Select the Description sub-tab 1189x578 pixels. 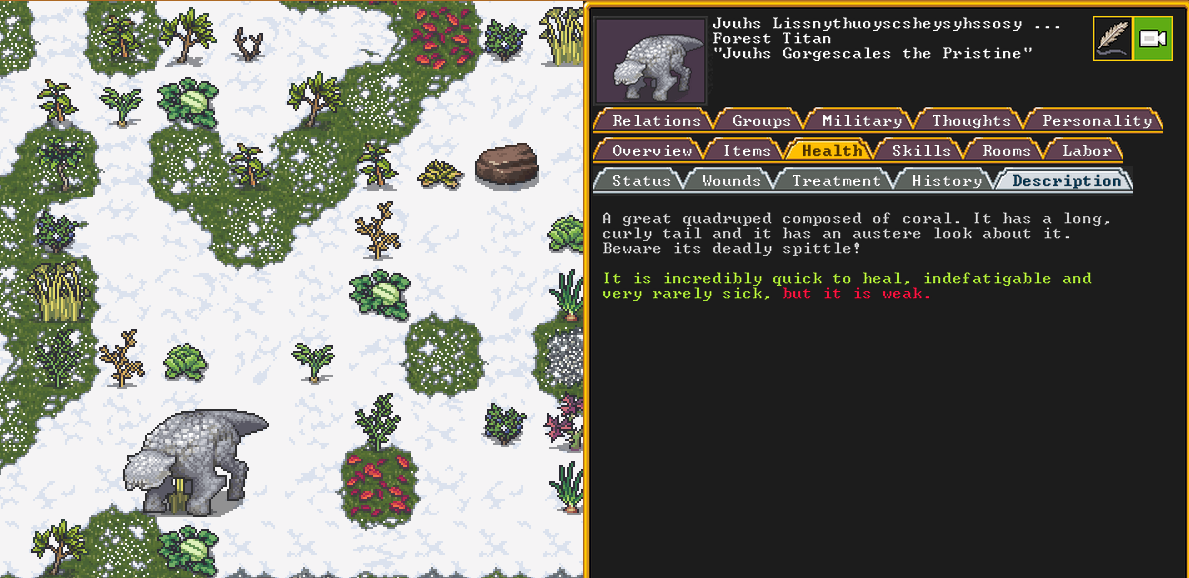point(1066,181)
